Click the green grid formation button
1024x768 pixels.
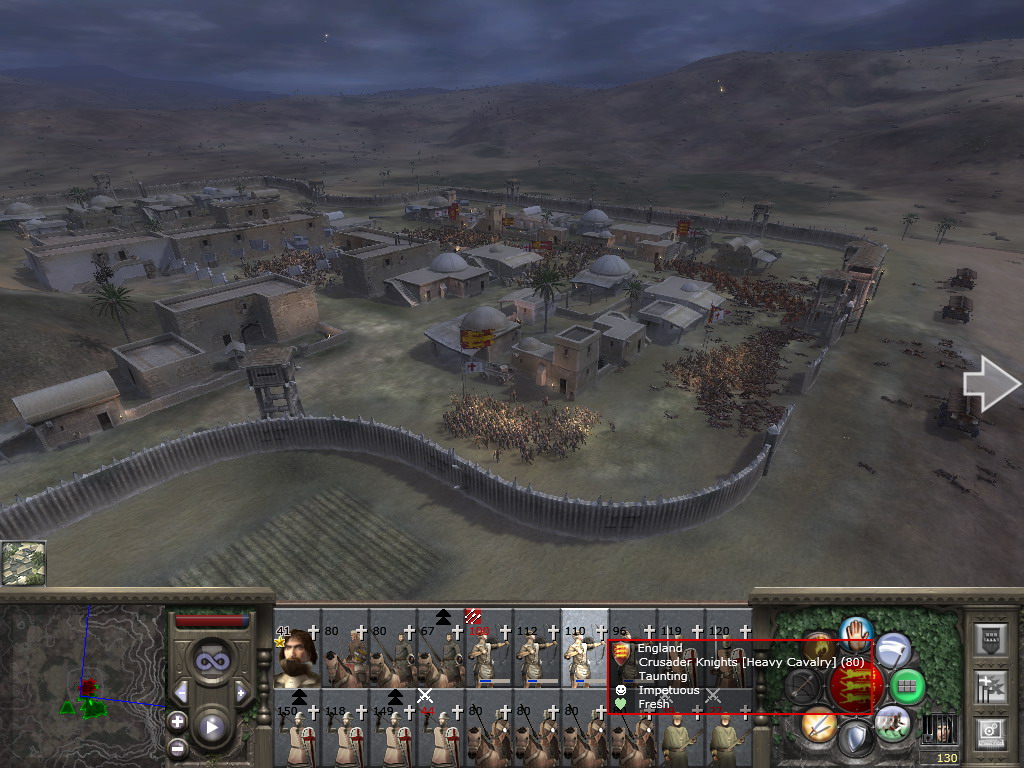907,687
